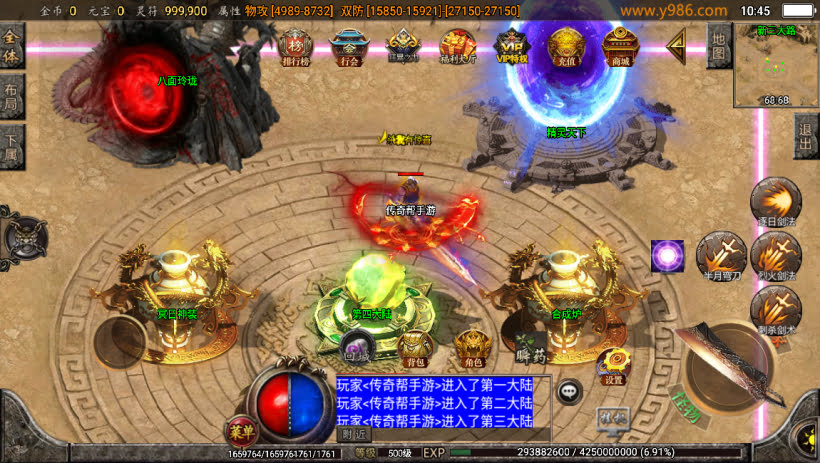Open the 背包 backpack

coord(415,347)
